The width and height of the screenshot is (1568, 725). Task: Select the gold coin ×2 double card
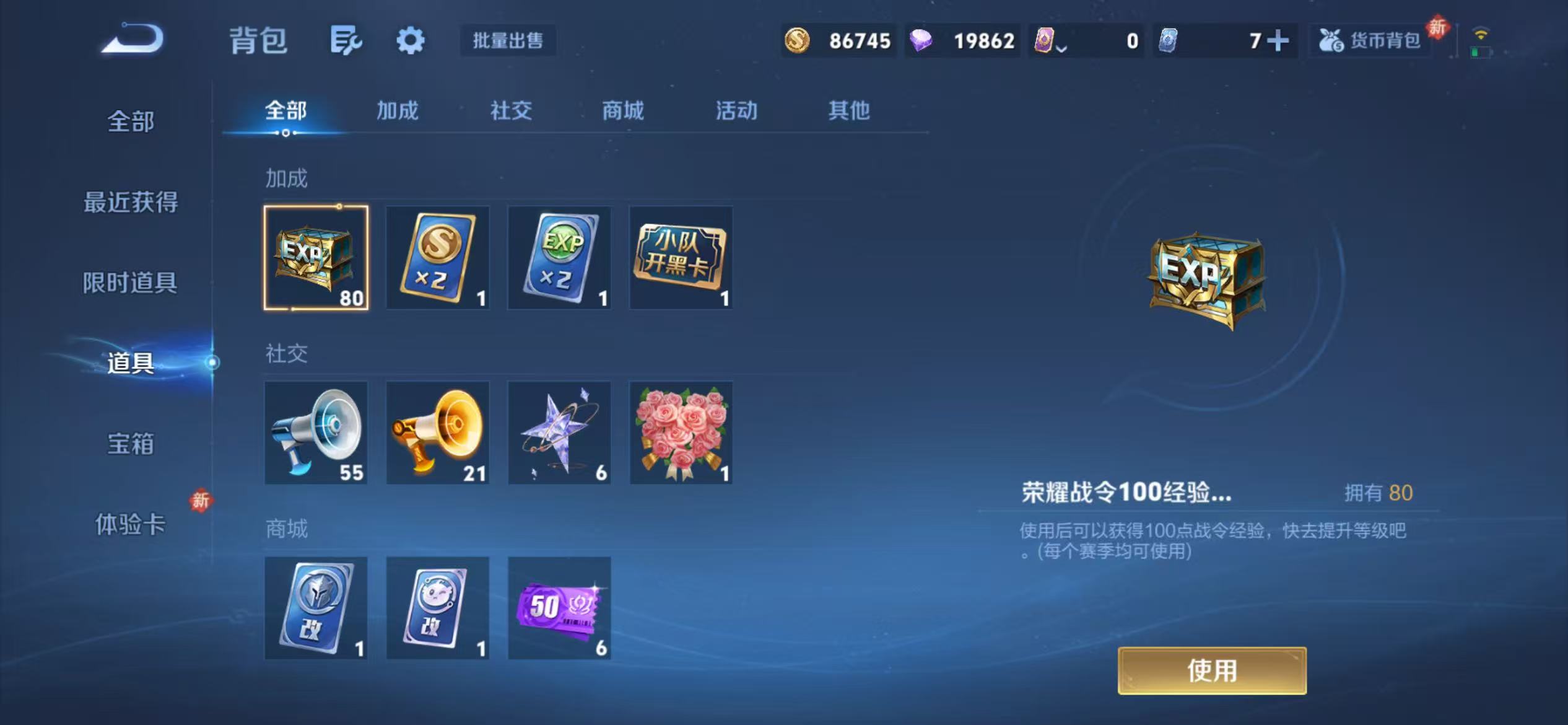(437, 257)
